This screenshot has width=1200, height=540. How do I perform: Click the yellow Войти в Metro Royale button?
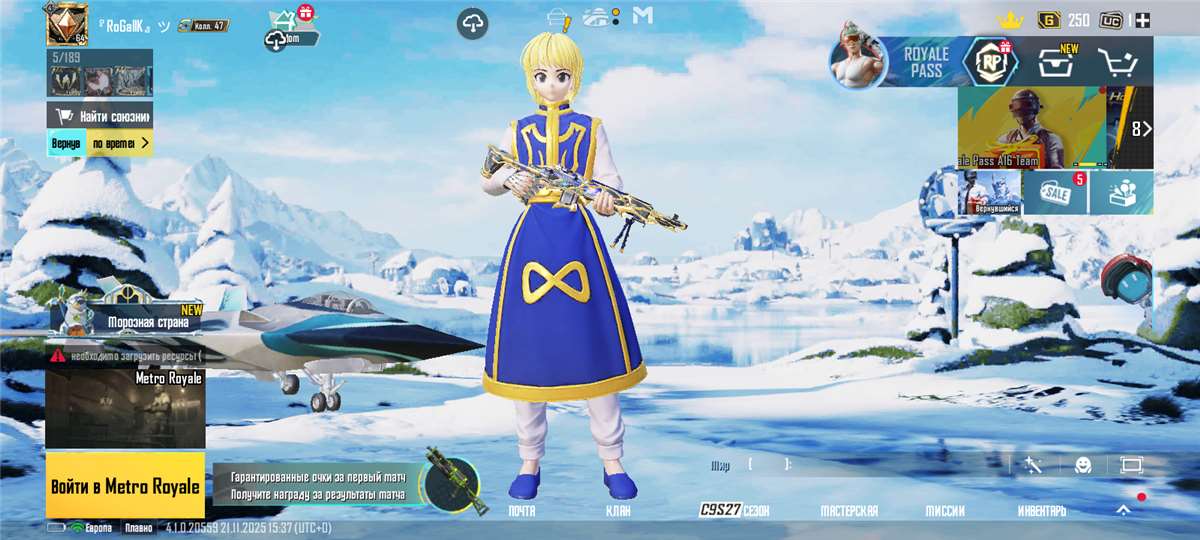click(125, 486)
